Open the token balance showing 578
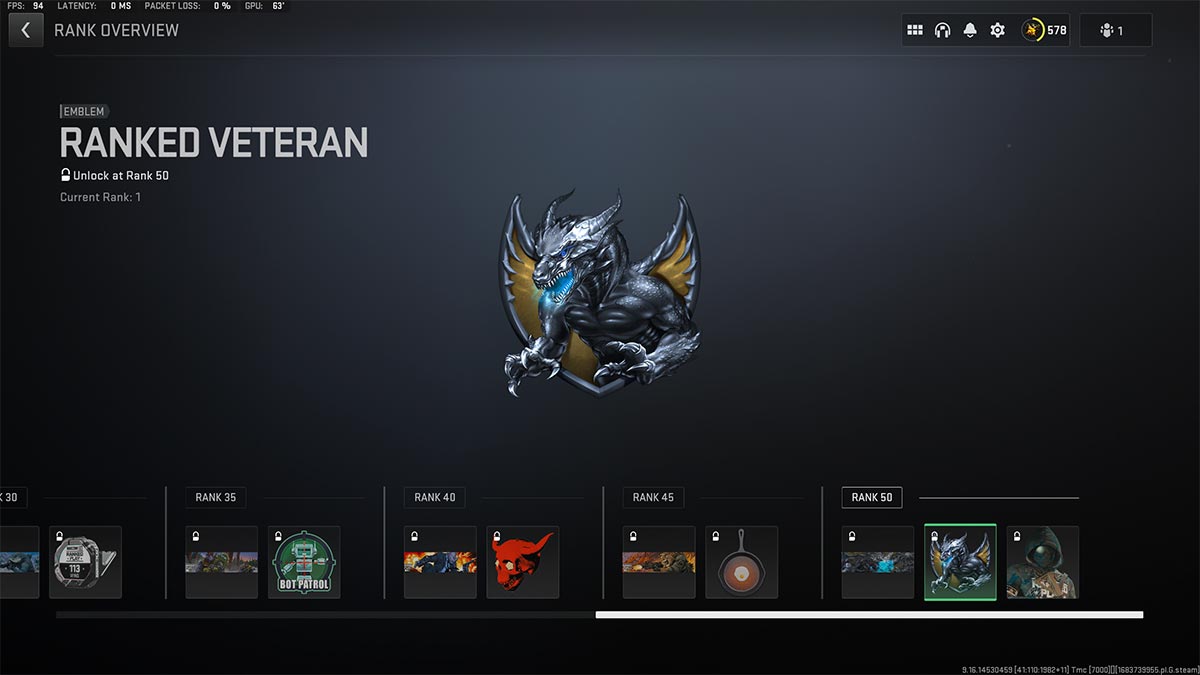This screenshot has width=1200, height=675. pyautogui.click(x=1045, y=30)
